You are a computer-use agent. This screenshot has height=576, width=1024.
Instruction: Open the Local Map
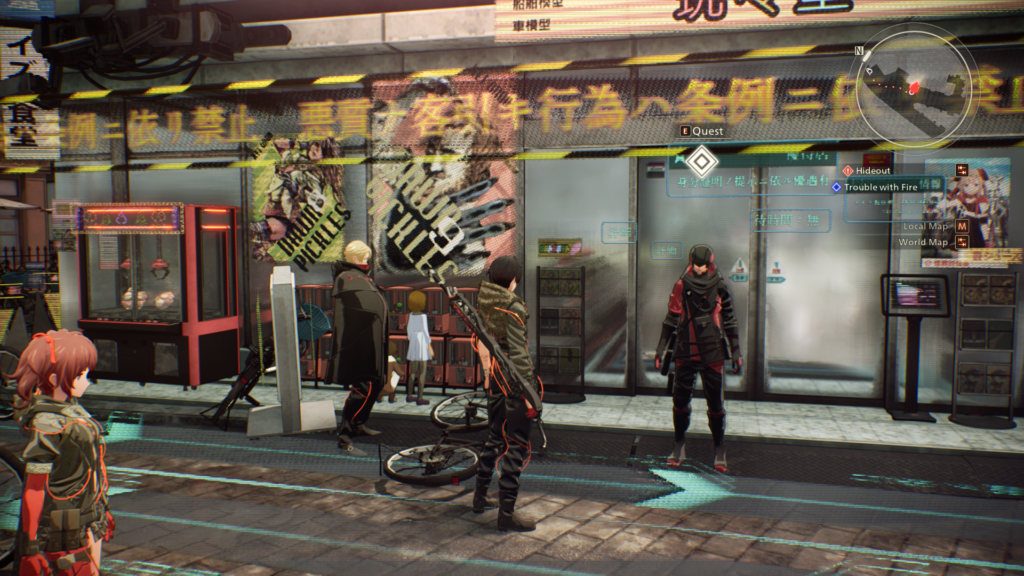[924, 227]
